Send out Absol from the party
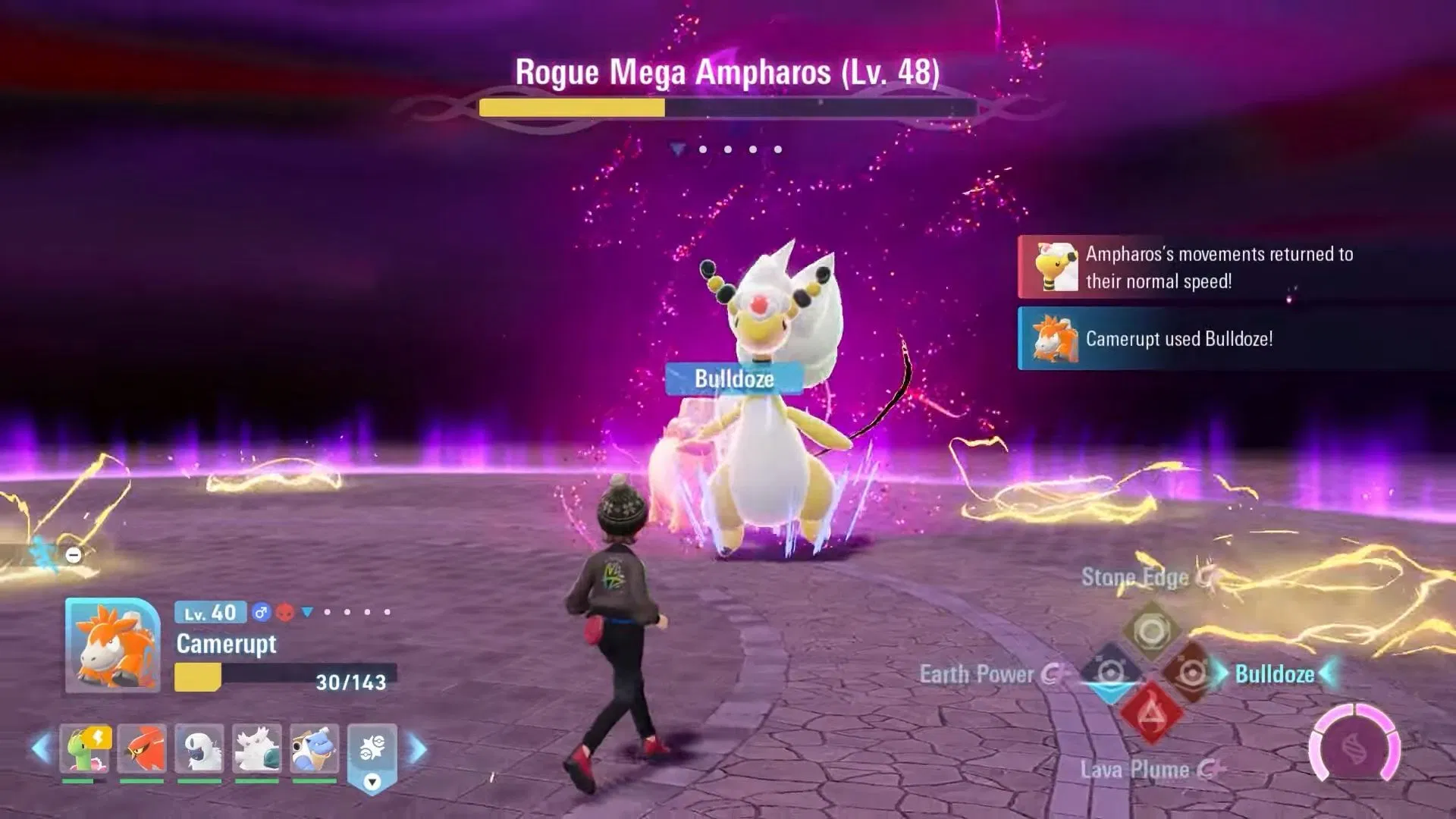This screenshot has height=819, width=1456. pyautogui.click(x=199, y=749)
